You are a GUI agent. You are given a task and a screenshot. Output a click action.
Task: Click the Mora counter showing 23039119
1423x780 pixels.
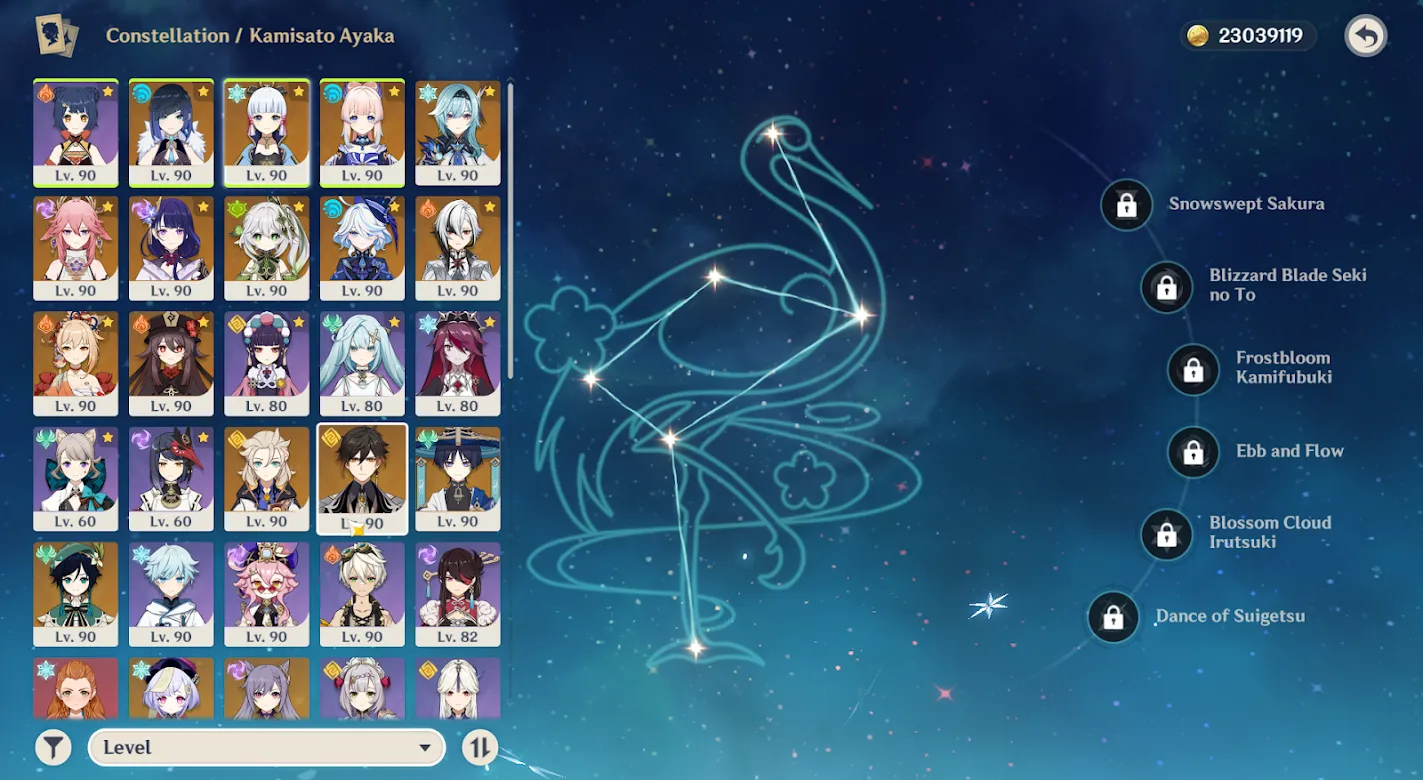(1246, 35)
